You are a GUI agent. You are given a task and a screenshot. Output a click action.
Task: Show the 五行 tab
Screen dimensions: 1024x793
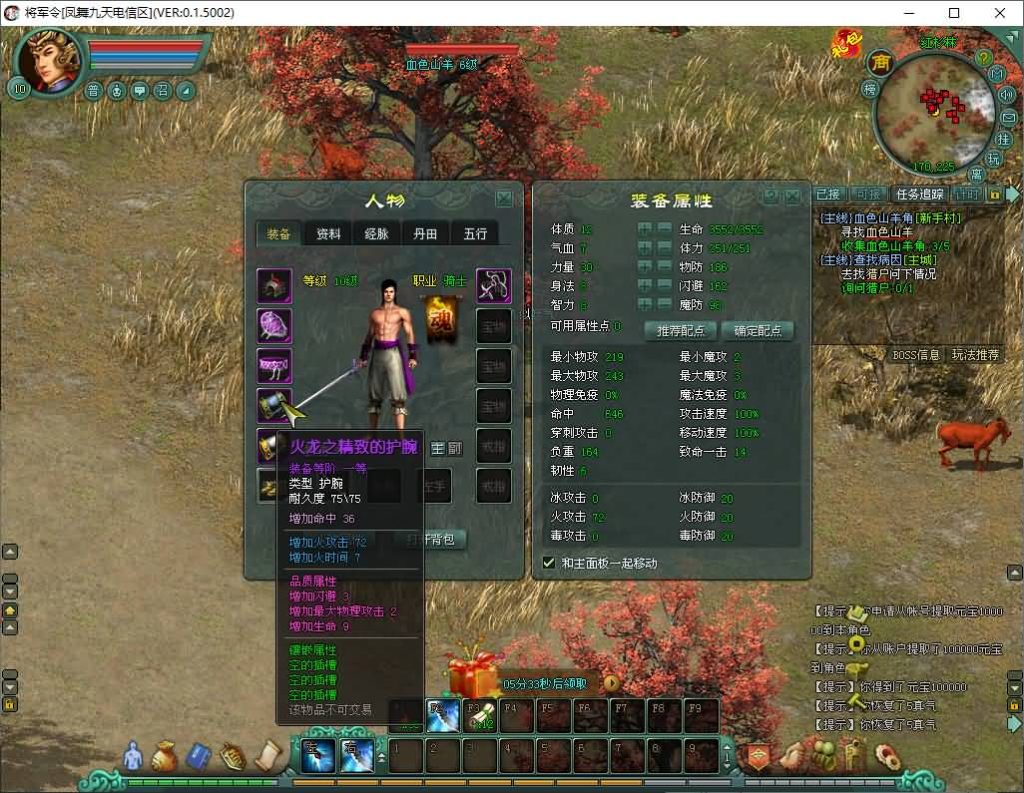(475, 234)
